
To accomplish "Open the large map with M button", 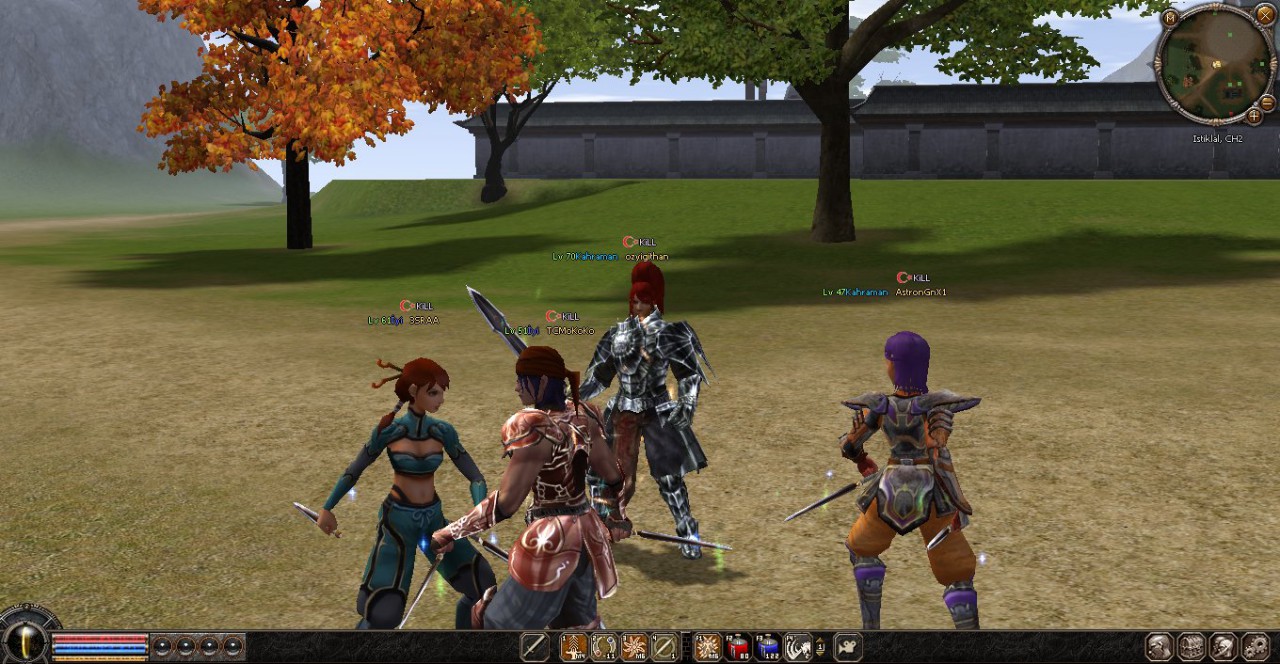I will point(1170,17).
